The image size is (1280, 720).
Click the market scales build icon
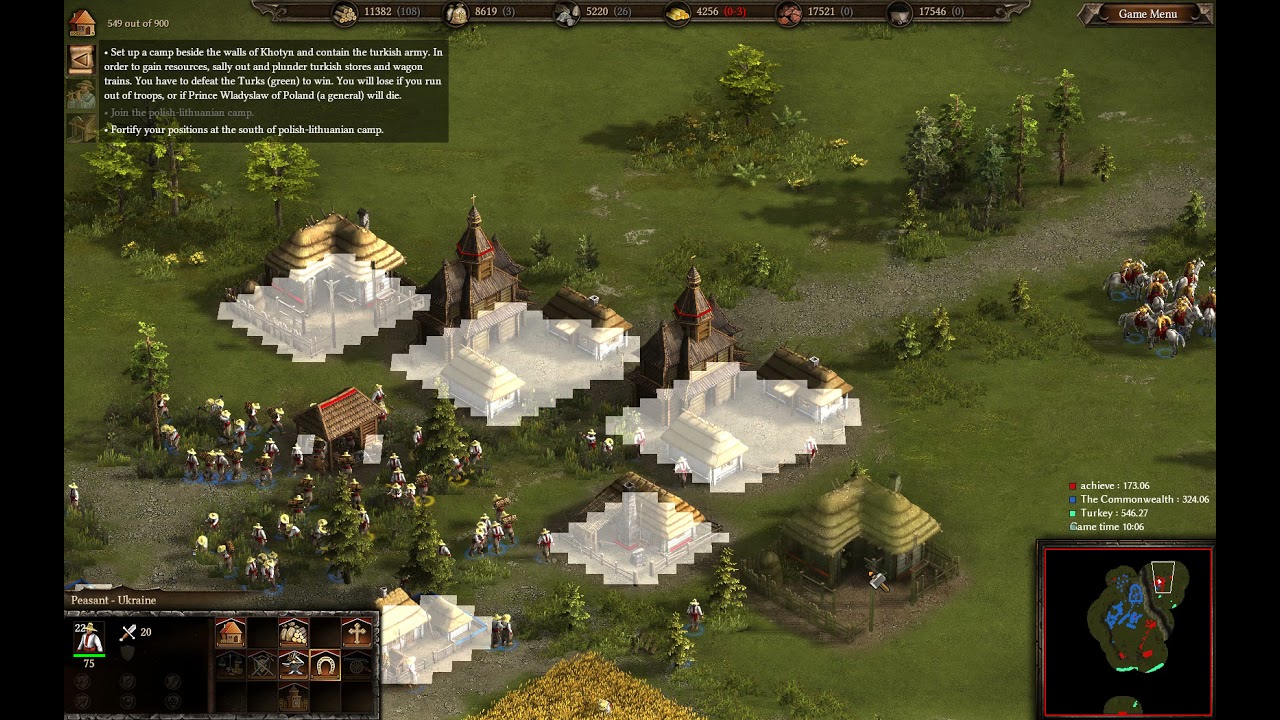pos(230,664)
